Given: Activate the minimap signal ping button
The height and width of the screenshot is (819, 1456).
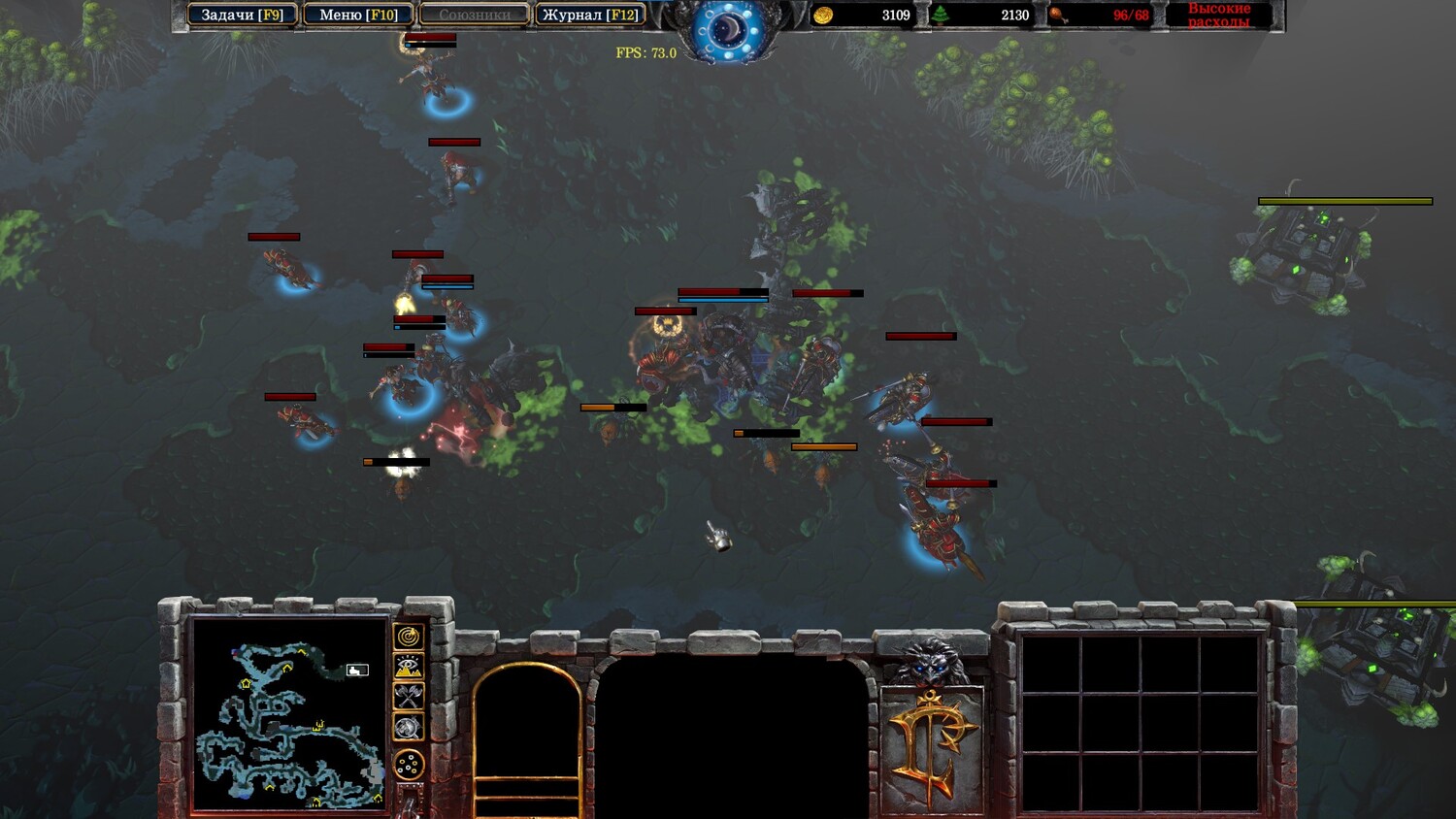Looking at the screenshot, I should [x=409, y=637].
